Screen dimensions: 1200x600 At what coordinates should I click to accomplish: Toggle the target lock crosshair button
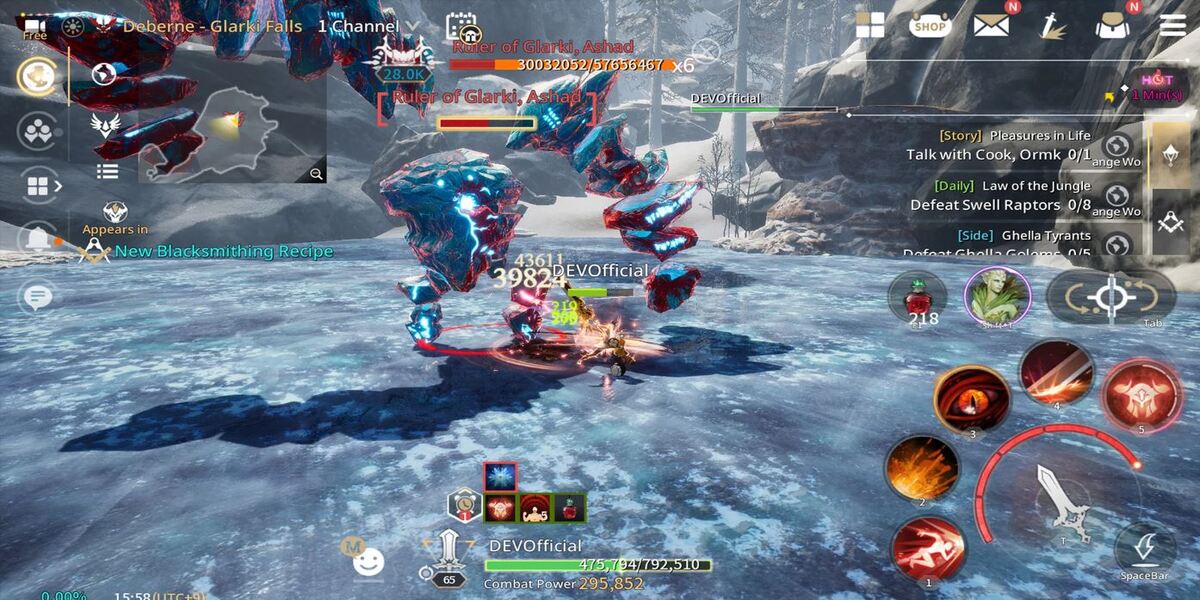point(1110,297)
